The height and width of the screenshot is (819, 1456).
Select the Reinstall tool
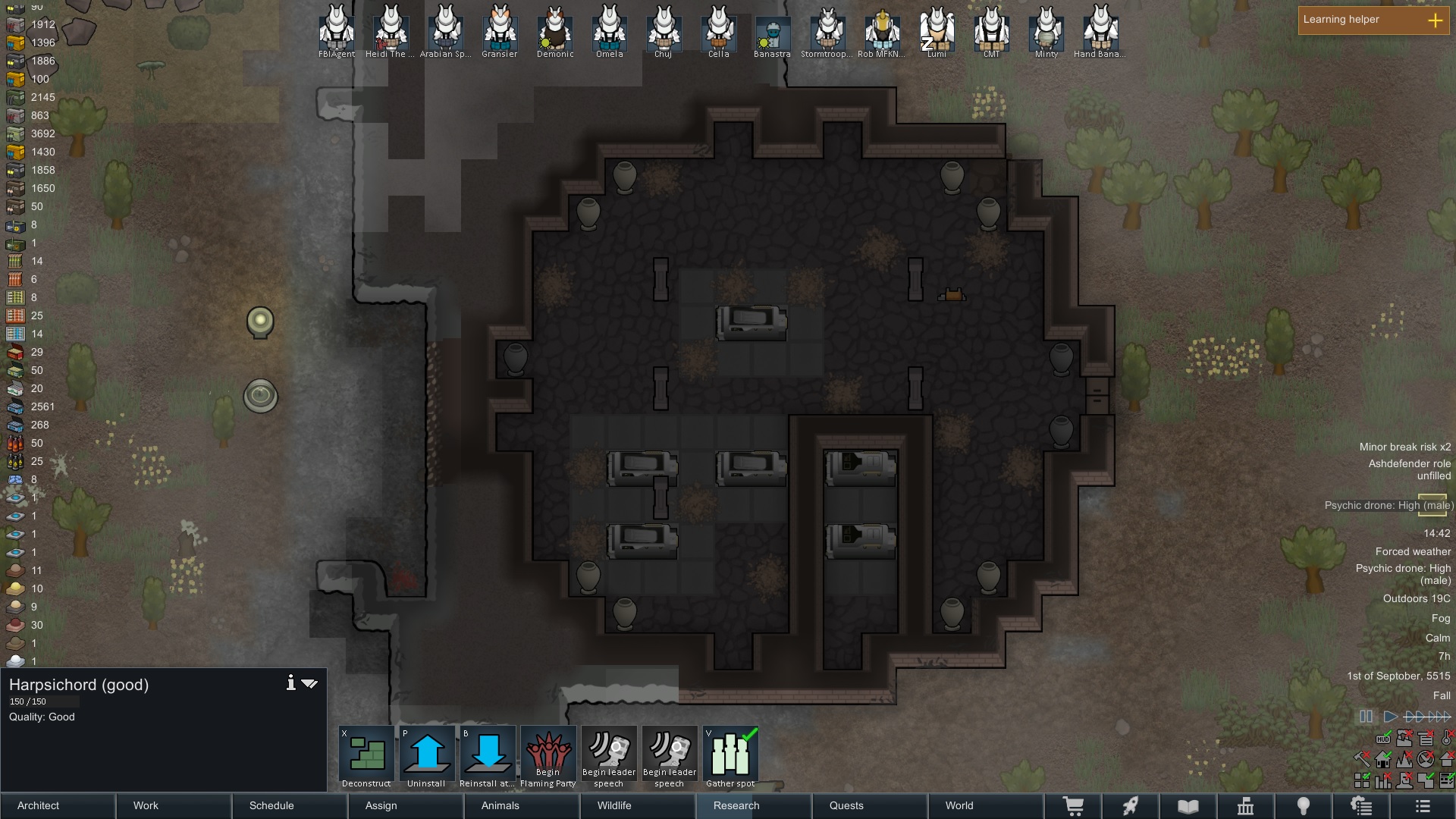tap(487, 755)
